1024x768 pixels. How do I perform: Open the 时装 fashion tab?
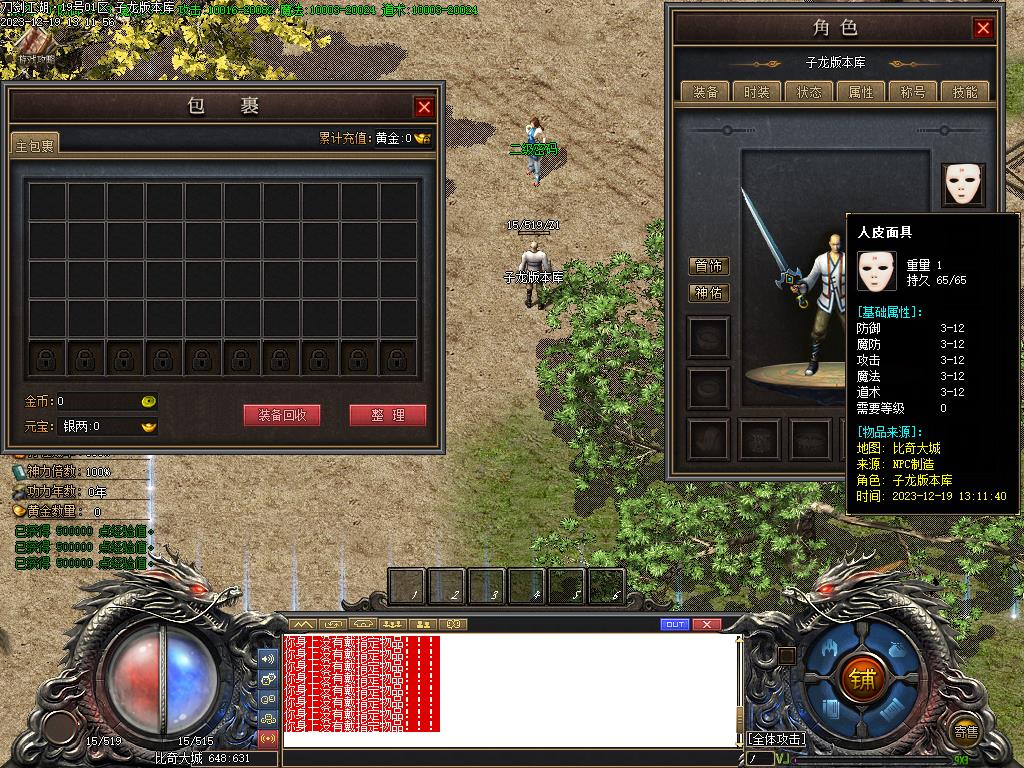click(x=757, y=91)
